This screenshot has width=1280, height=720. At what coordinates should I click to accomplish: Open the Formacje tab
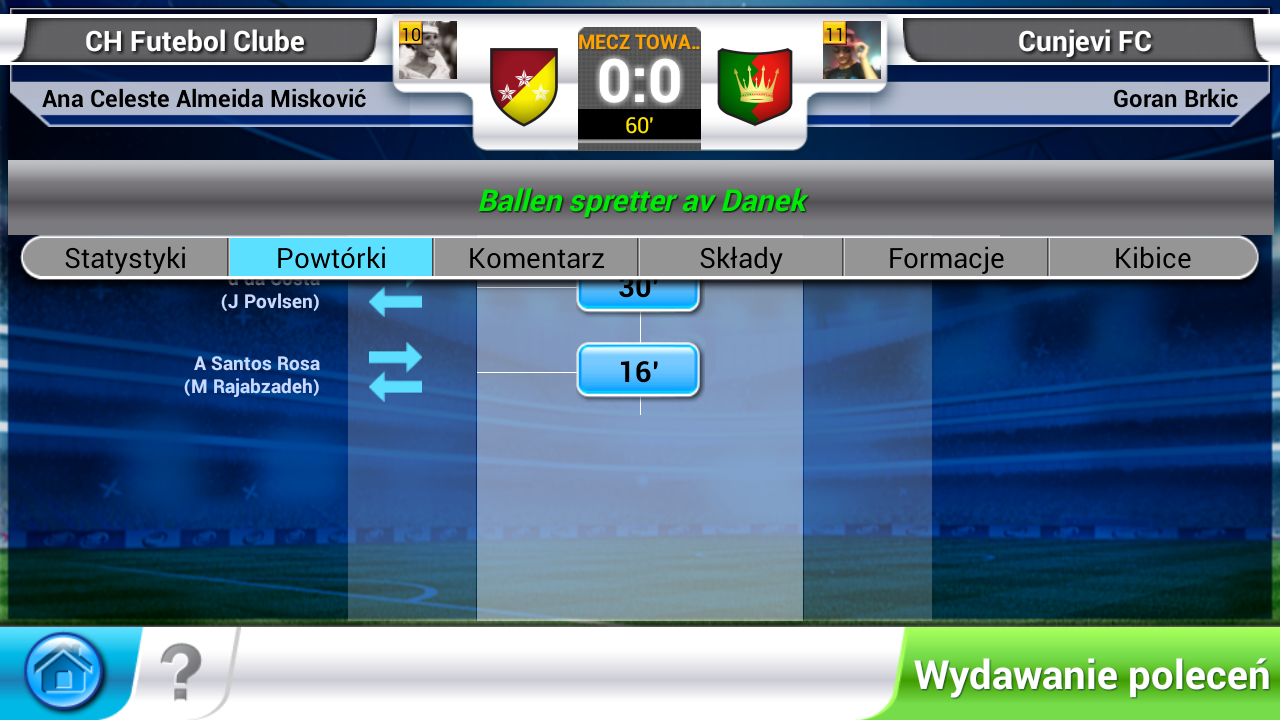(945, 257)
